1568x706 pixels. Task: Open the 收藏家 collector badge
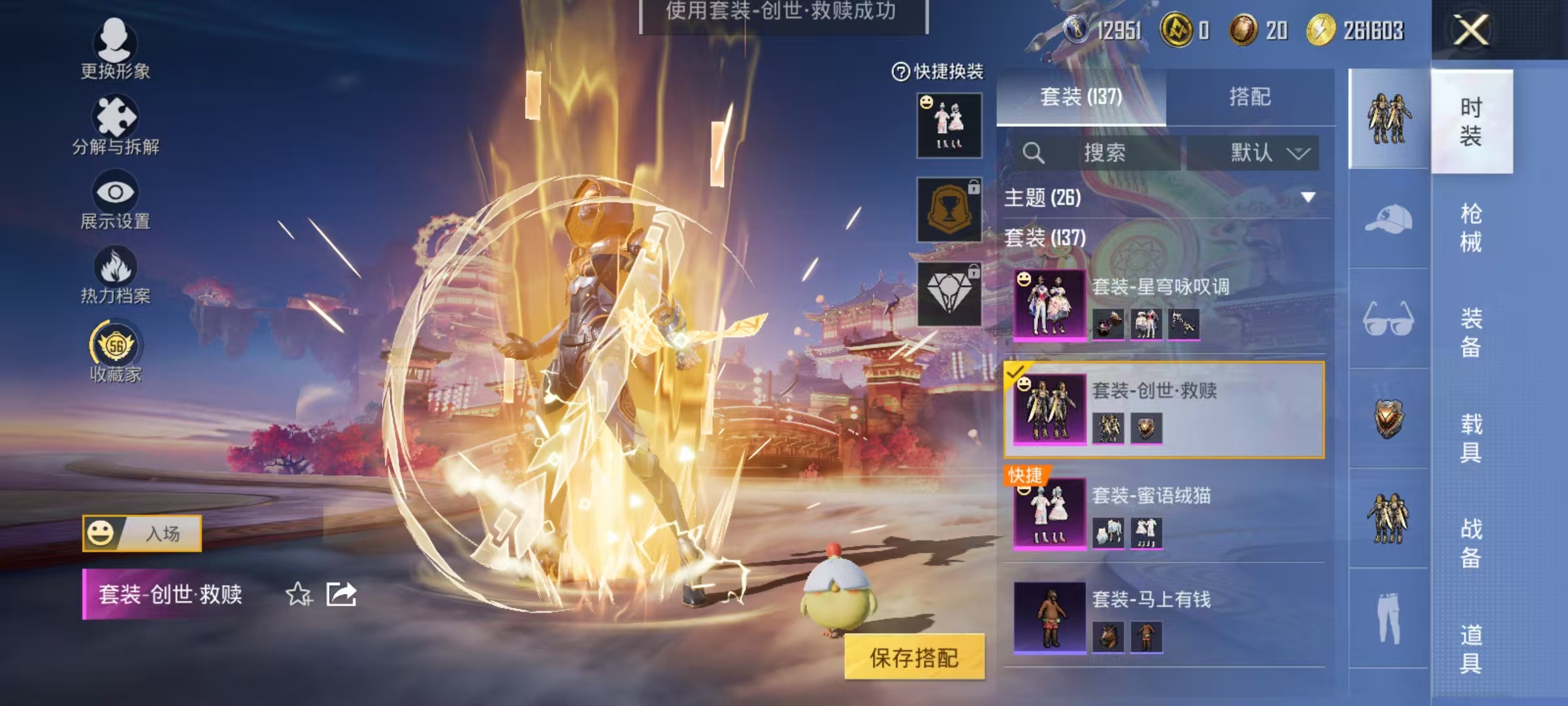point(116,350)
